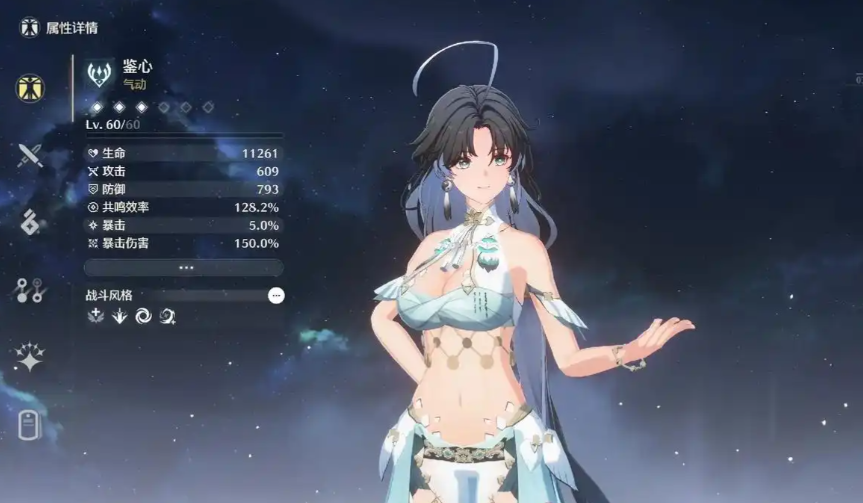The image size is (863, 503).
Task: Open the bottom sidebar card tab
Action: point(29,425)
